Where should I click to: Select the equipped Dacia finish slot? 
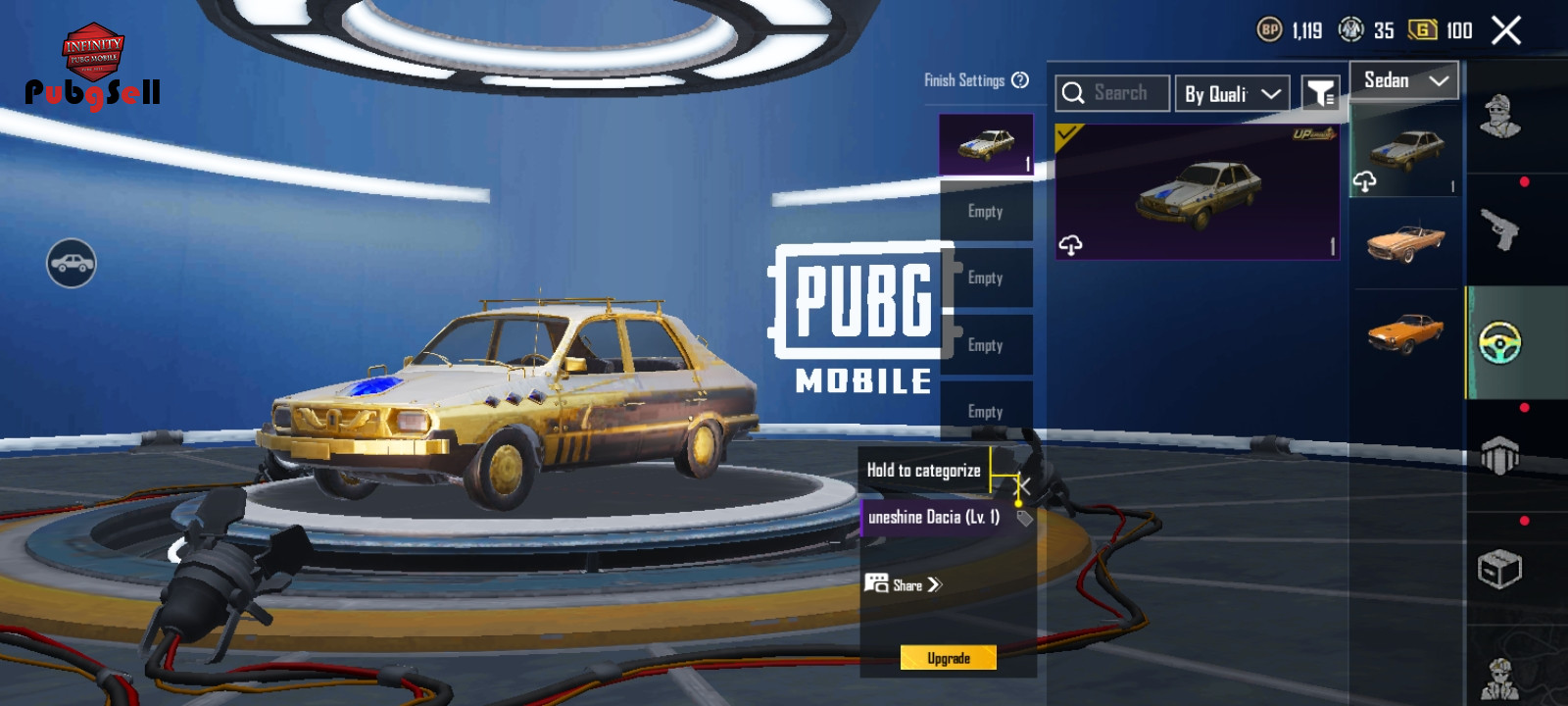point(986,145)
